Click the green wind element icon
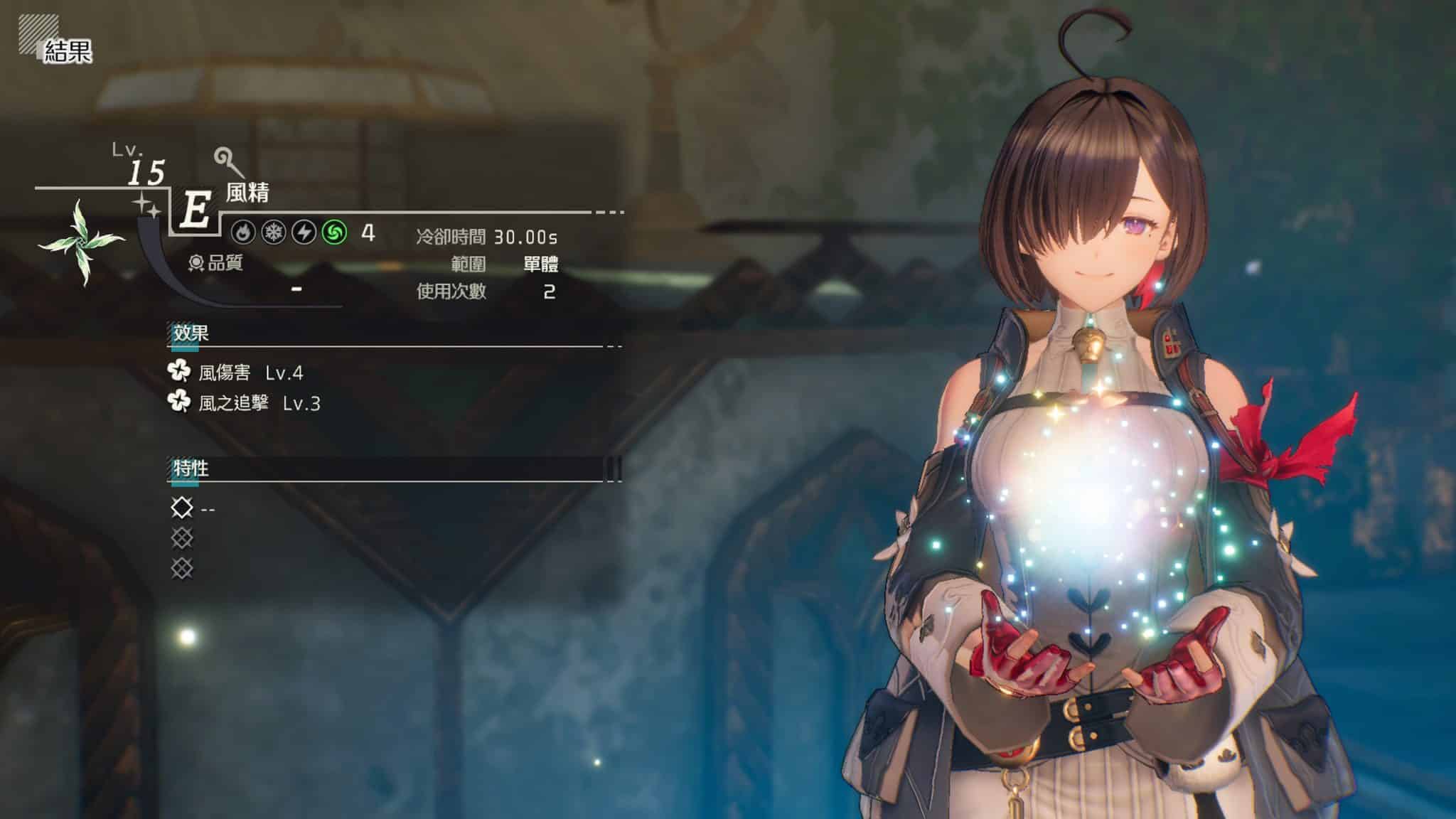Image resolution: width=1456 pixels, height=819 pixels. pos(334,232)
